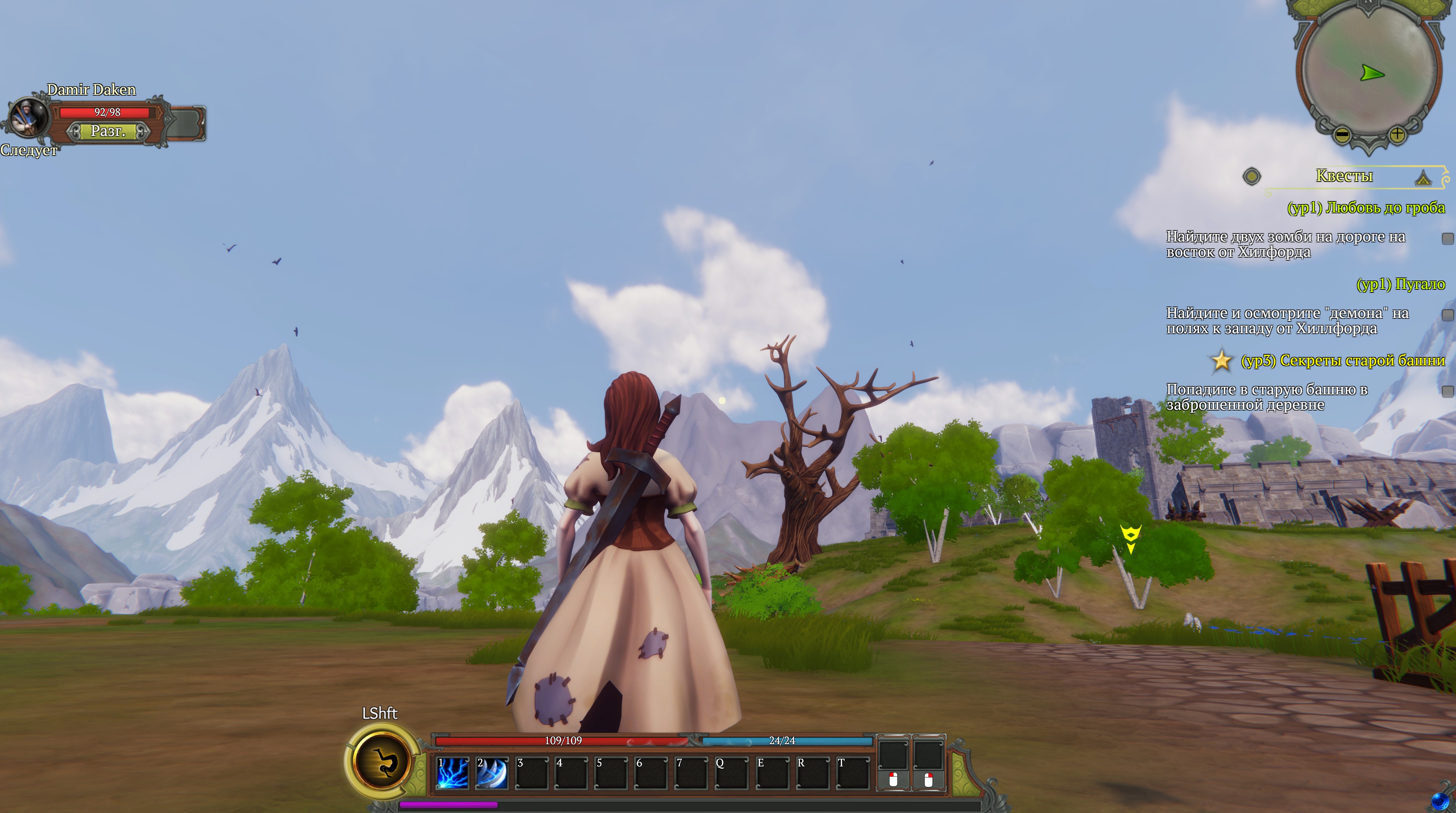Viewport: 1456px width, 813px height.
Task: Click the gold star beside the tower quest
Action: 1222,360
